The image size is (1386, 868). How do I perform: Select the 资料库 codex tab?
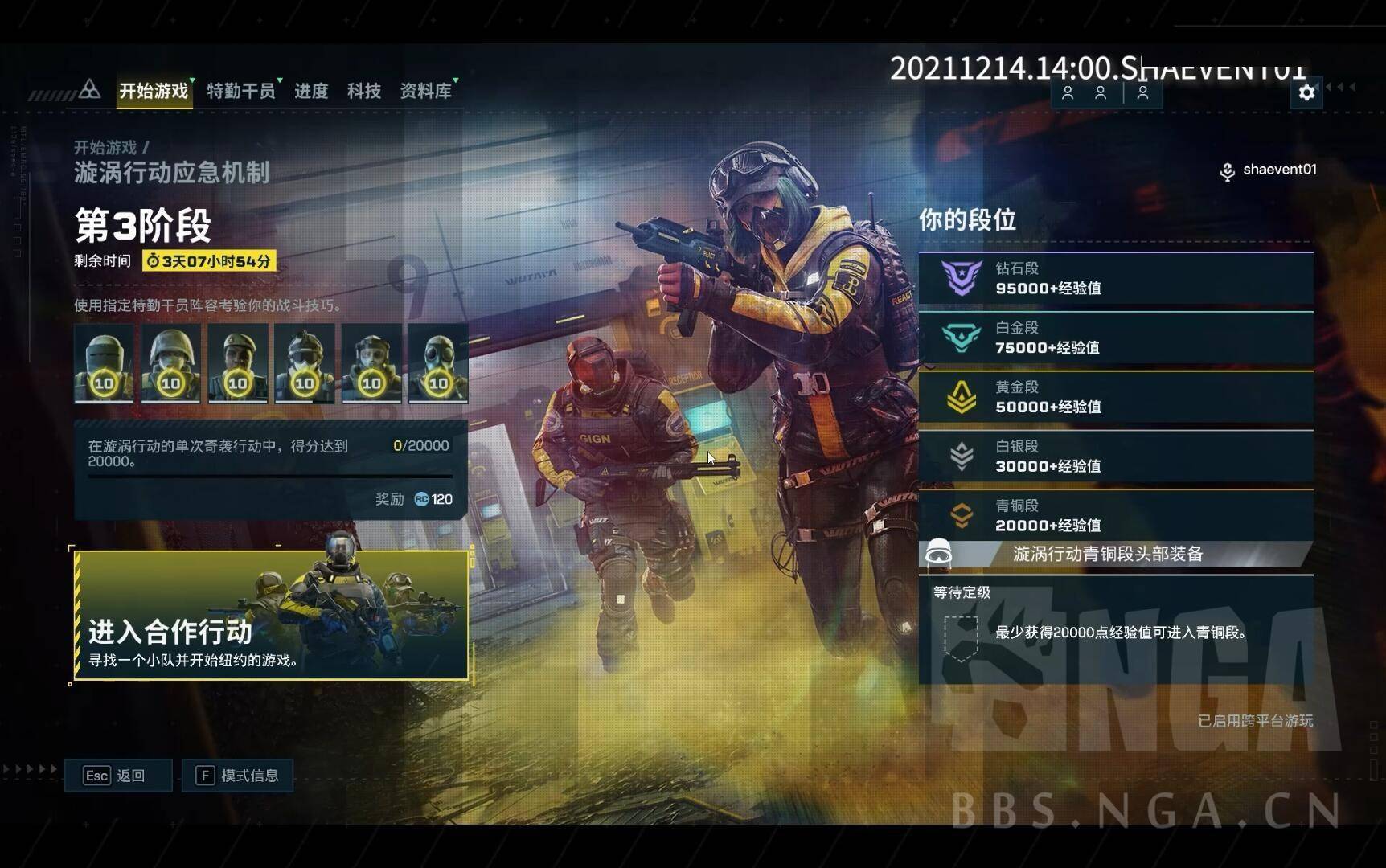coord(425,91)
